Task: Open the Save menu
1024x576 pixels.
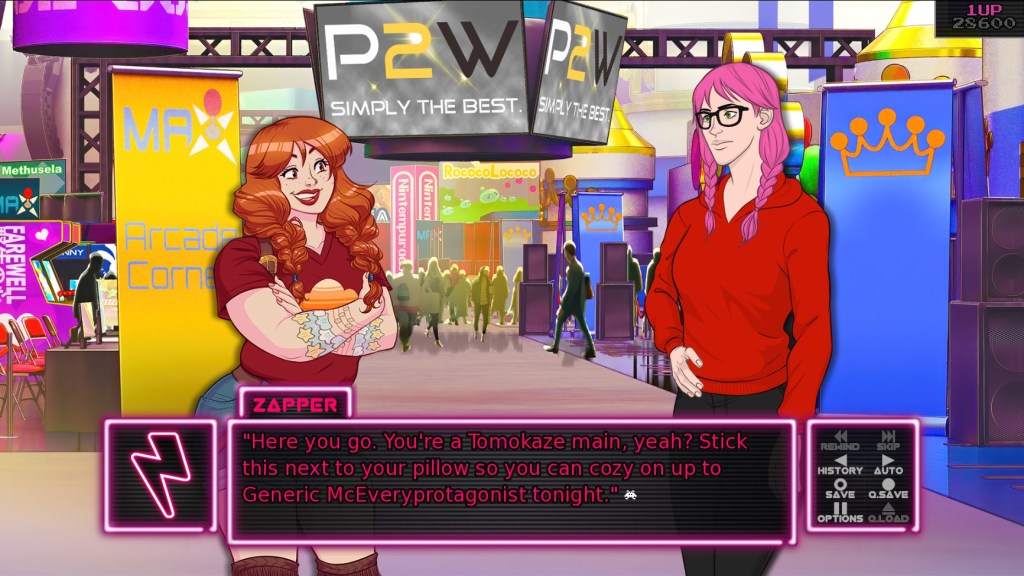Action: [x=840, y=489]
